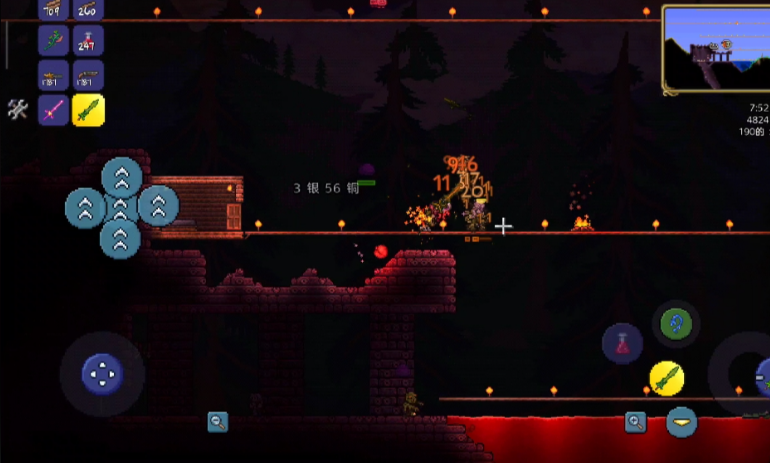Activate the blue grappling hook button
This screenshot has width=770, height=463.
pos(677,324)
